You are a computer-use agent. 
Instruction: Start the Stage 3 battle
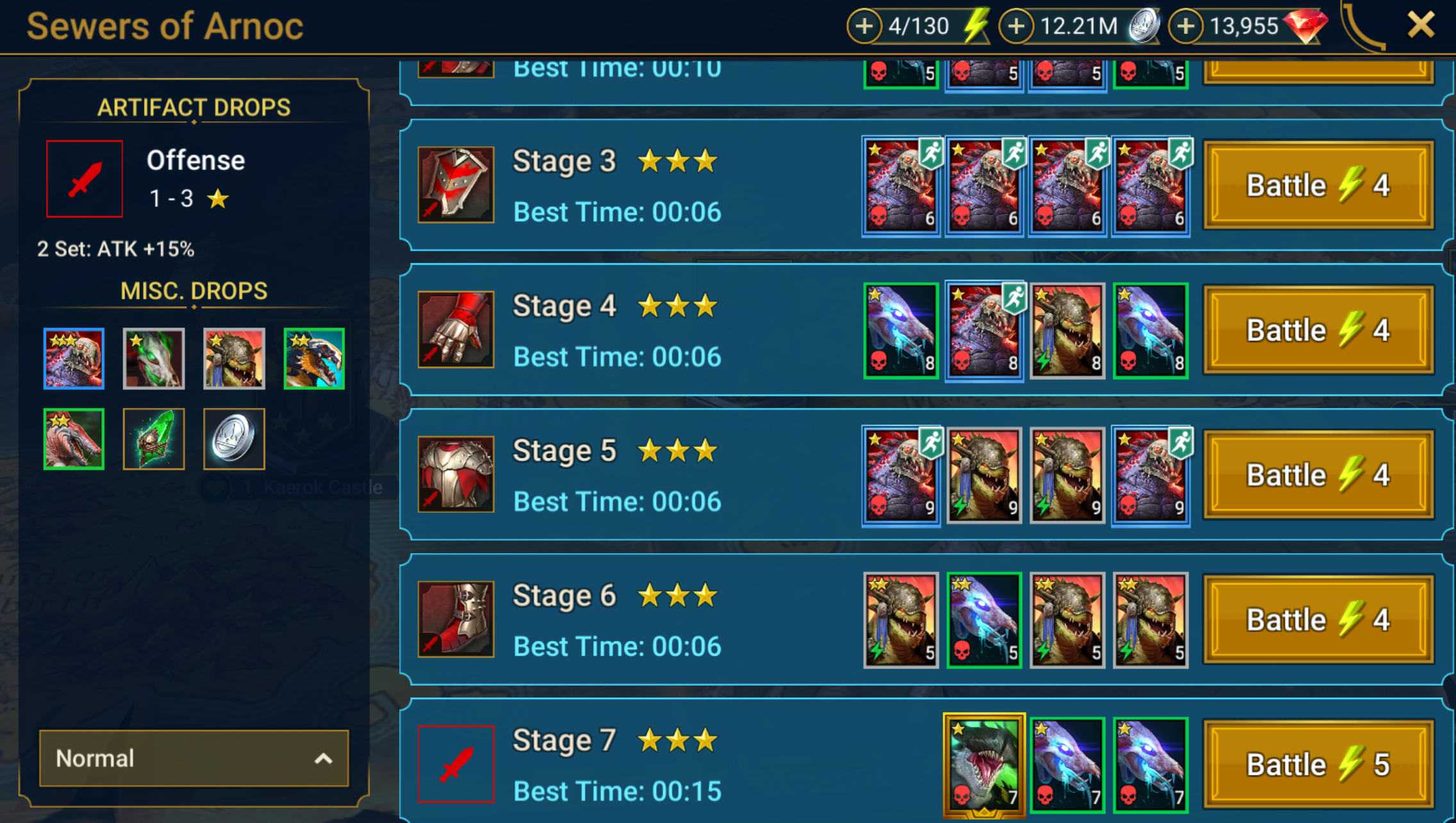(x=1318, y=185)
